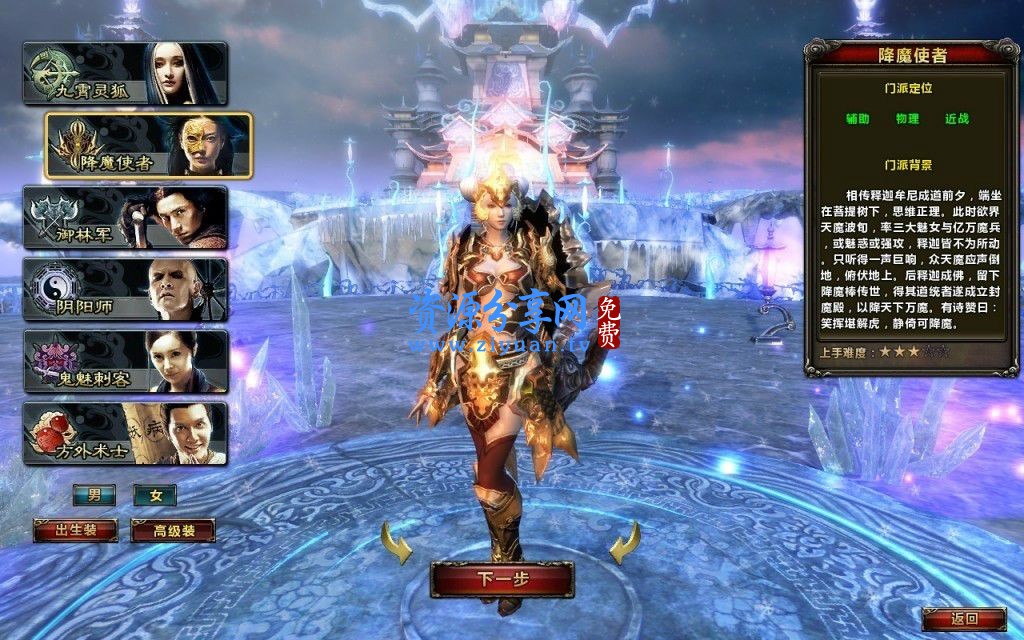Preview the 高级装 advanced outfit

(x=173, y=530)
